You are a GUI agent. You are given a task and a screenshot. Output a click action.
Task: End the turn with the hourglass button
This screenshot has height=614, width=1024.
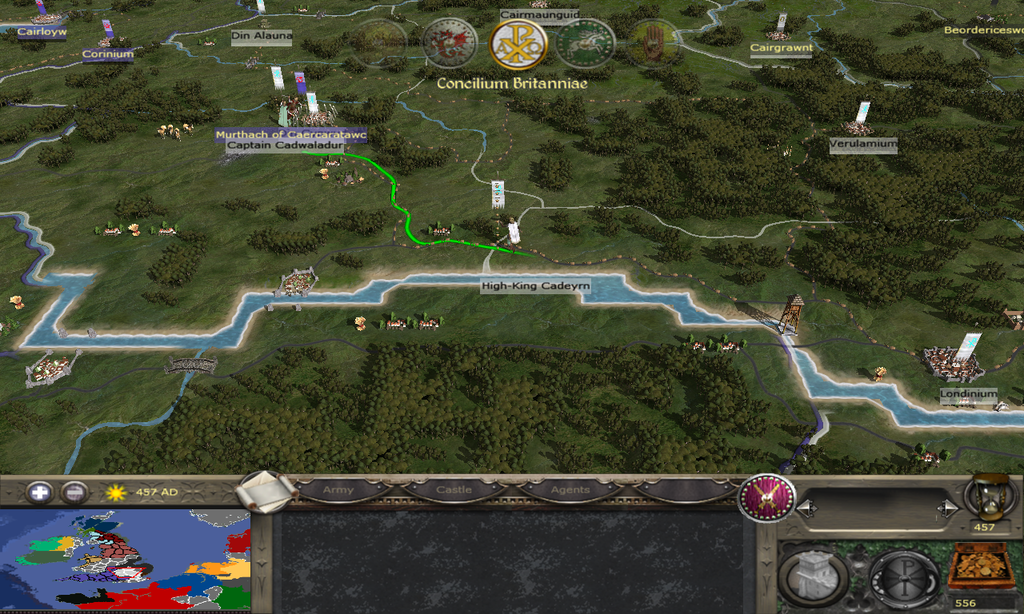click(984, 497)
